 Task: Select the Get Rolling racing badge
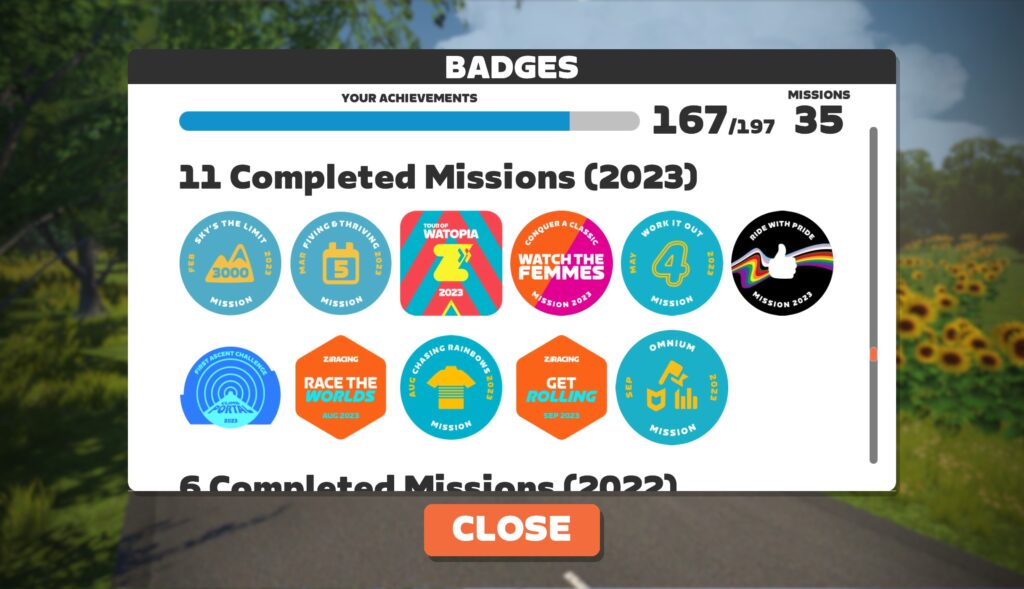(x=561, y=387)
